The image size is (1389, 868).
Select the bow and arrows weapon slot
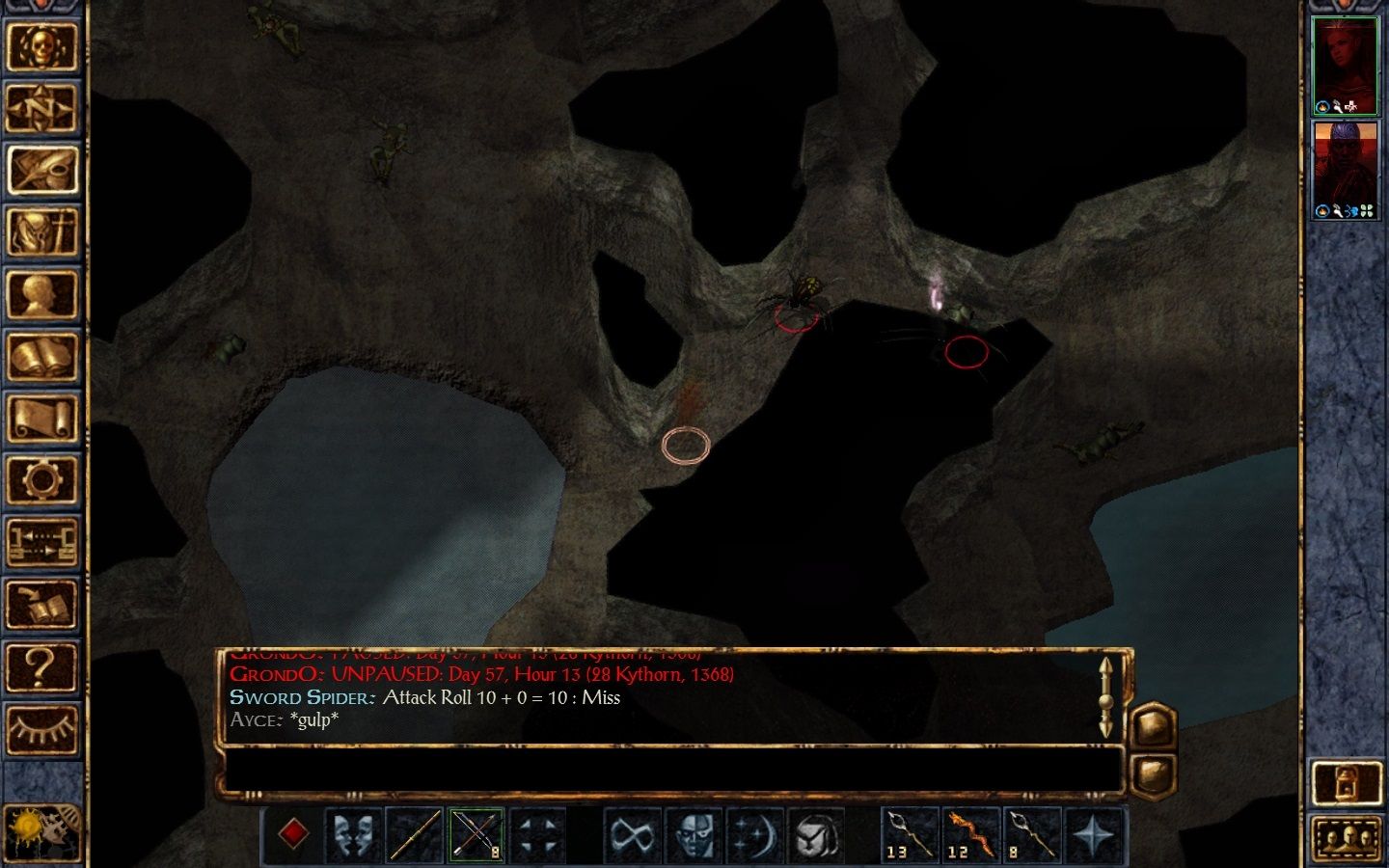(475, 834)
